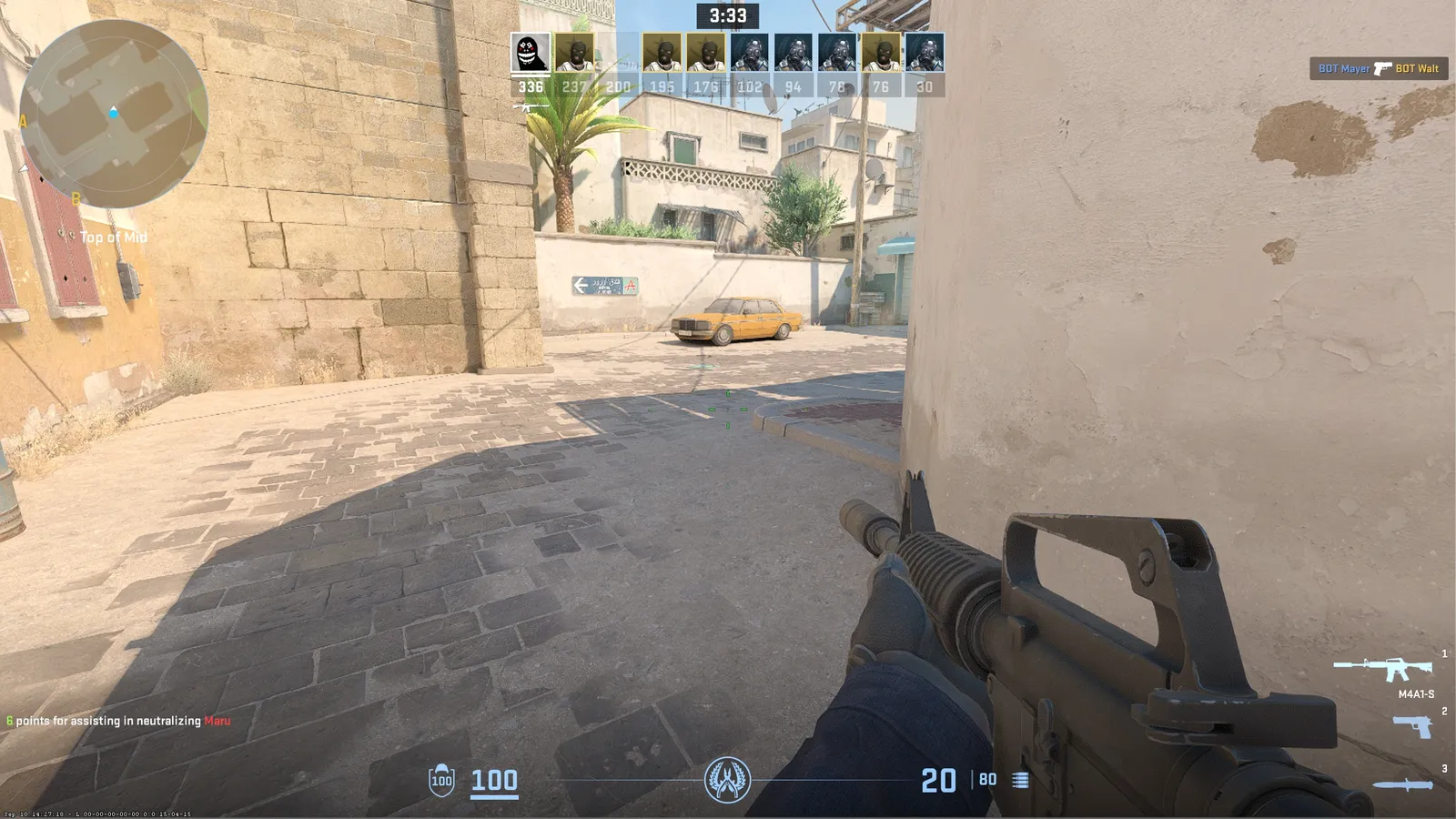Image resolution: width=1456 pixels, height=819 pixels.
Task: Choose the pistol in weapon slot 2
Action: pos(1411,726)
